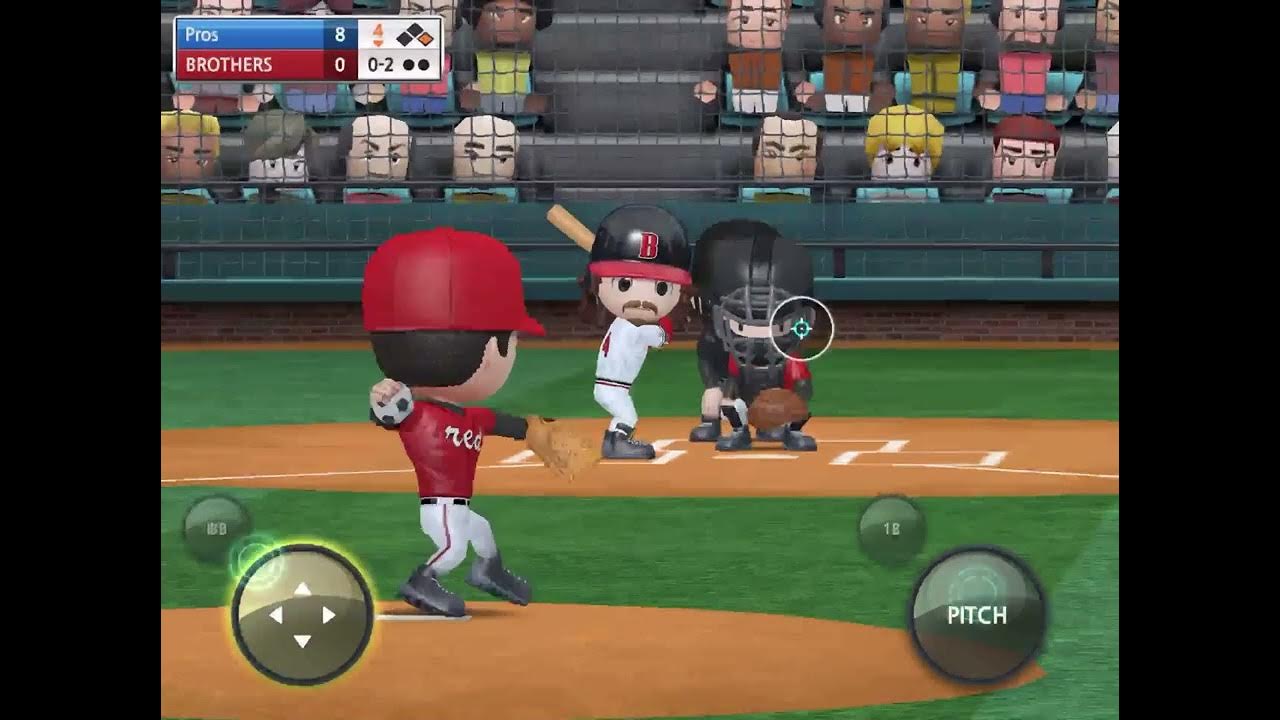
Task: Click the right arrow on the aim pad
Action: point(329,615)
